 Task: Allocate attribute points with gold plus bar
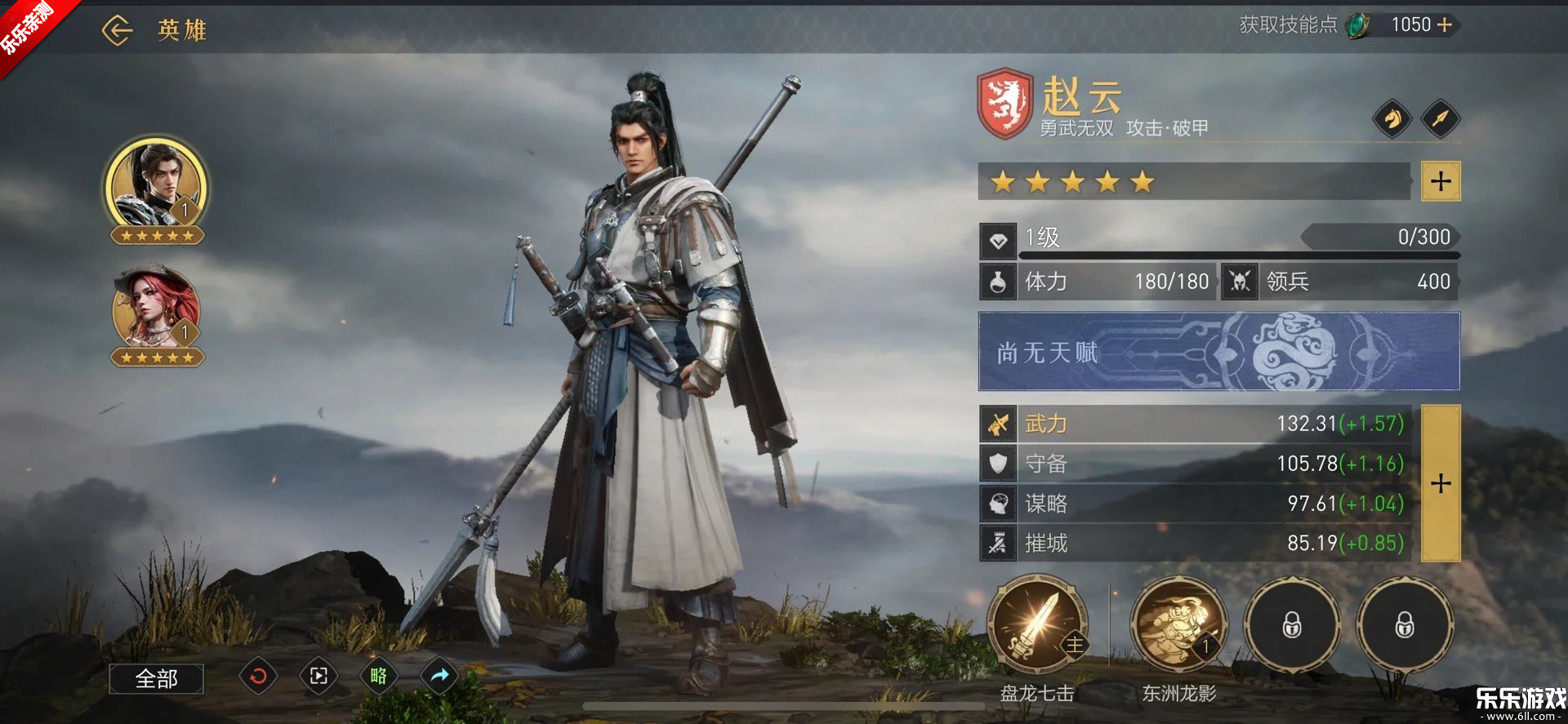coord(1441,483)
